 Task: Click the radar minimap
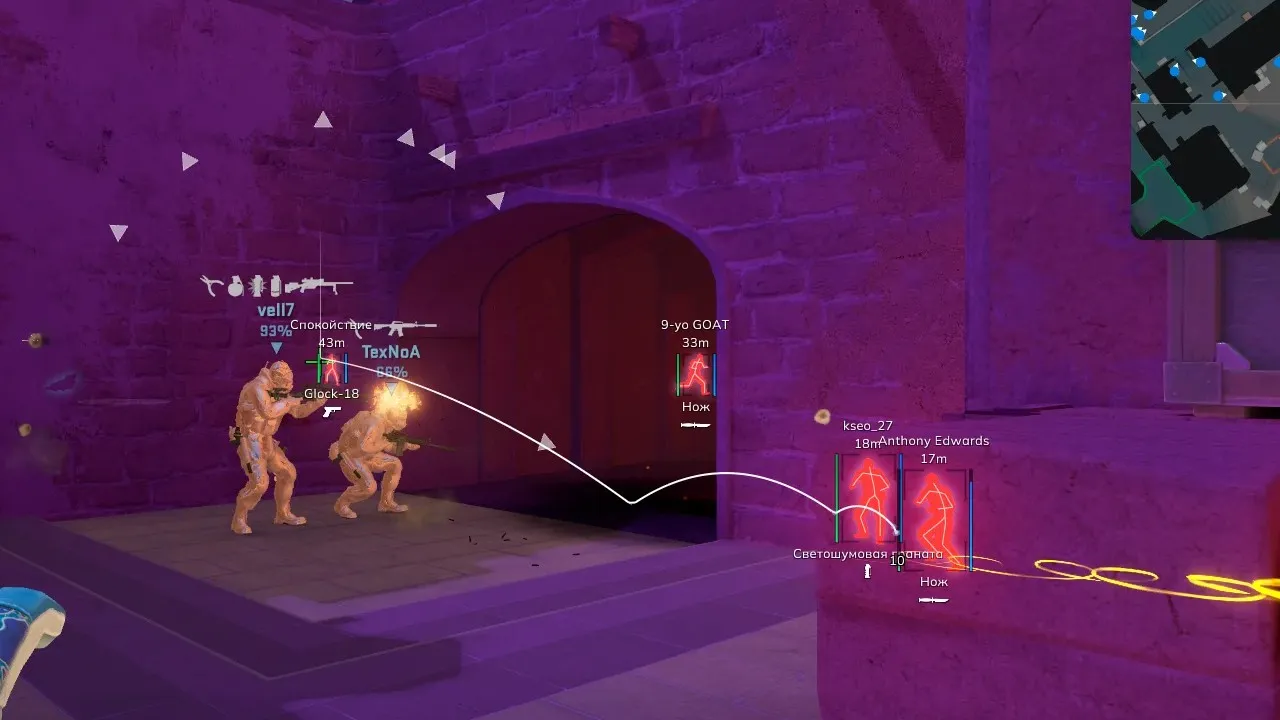coord(1206,118)
